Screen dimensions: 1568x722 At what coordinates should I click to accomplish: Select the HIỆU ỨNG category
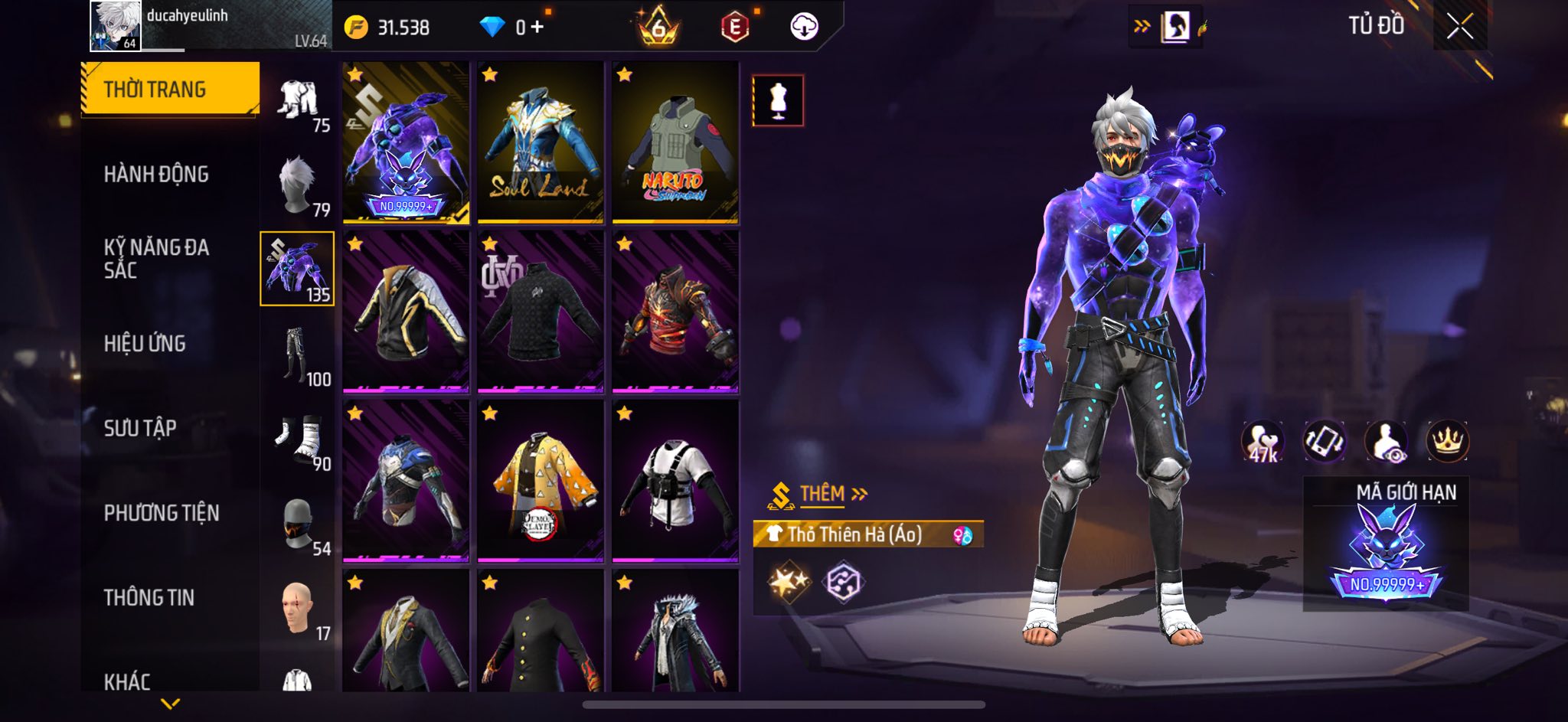[145, 344]
